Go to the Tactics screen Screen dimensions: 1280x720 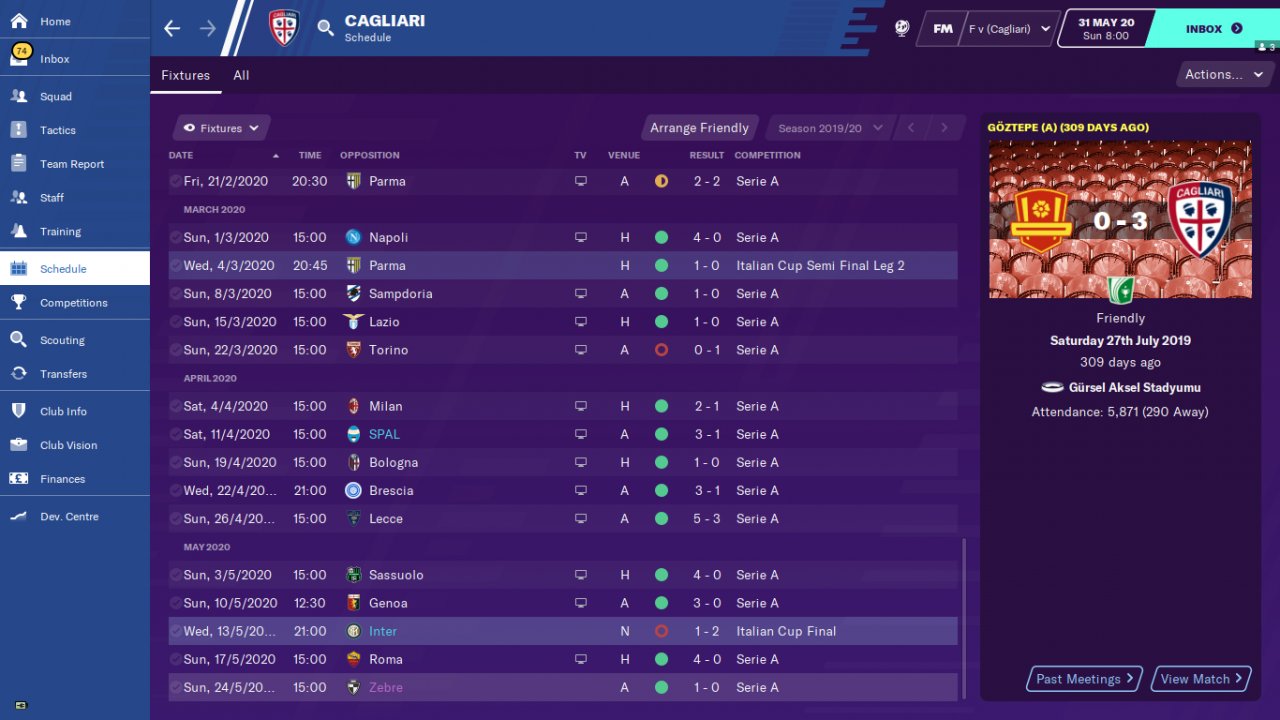pos(58,130)
